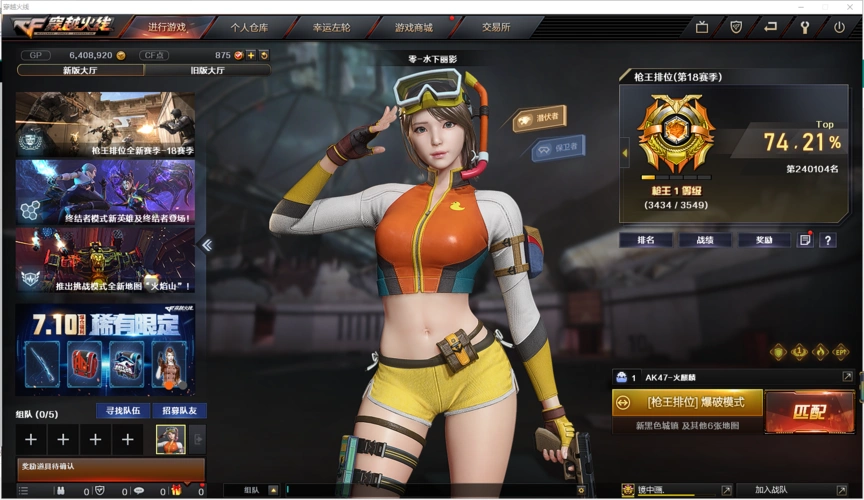Image resolution: width=864 pixels, height=500 pixels.
Task: Select the 潜伏者 faction button
Action: point(540,119)
